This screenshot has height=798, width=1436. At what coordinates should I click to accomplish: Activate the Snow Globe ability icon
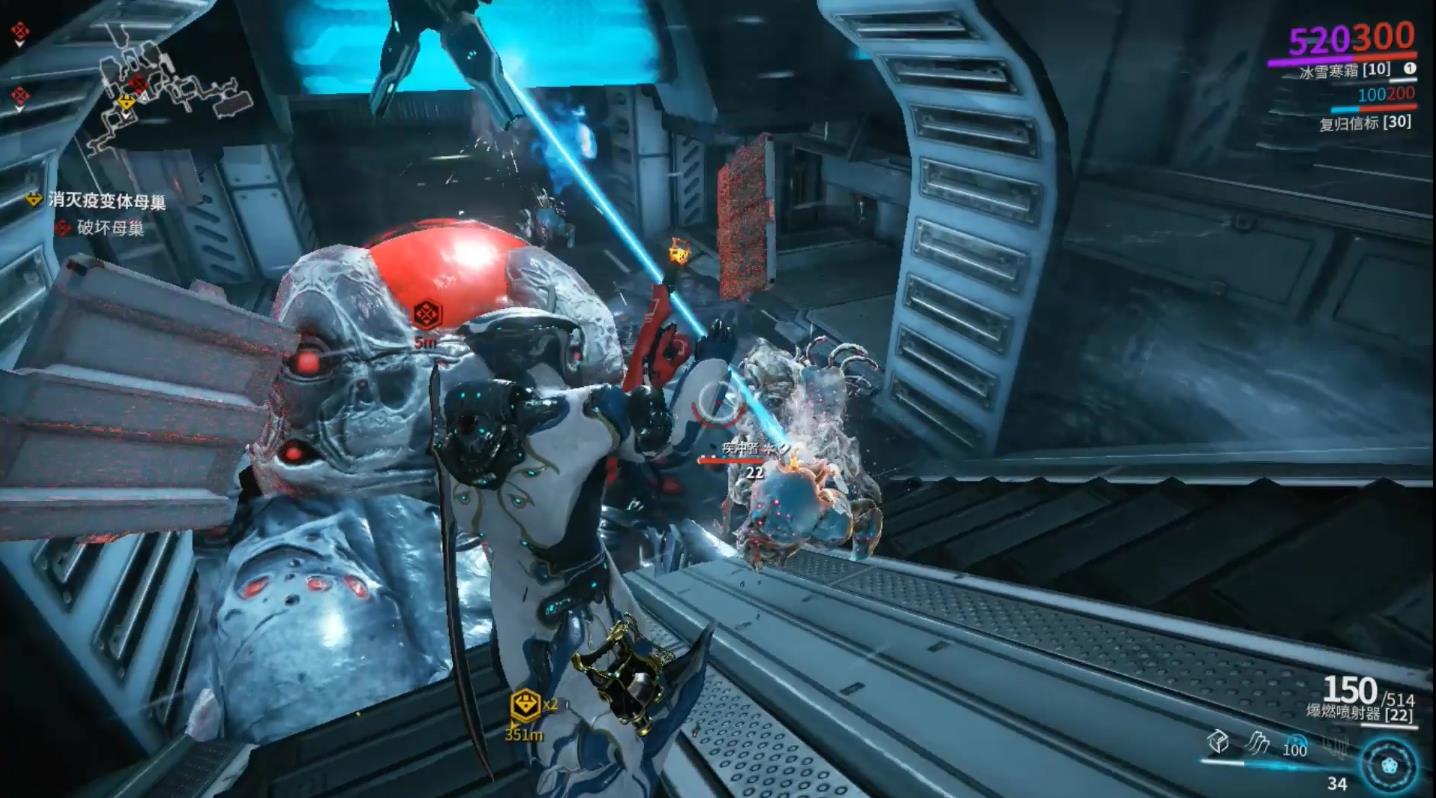click(1295, 742)
